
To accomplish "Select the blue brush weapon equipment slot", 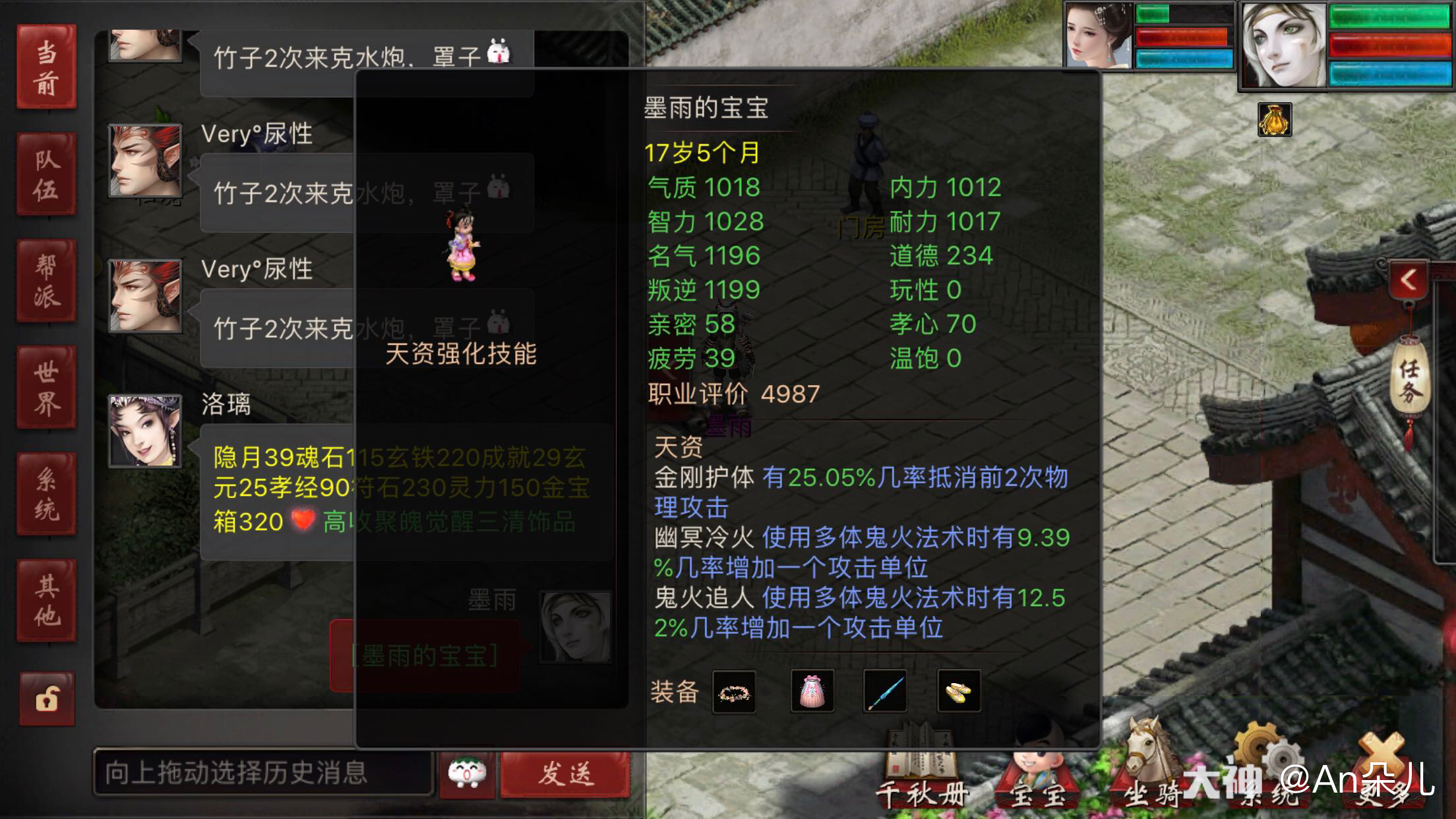I will point(886,691).
